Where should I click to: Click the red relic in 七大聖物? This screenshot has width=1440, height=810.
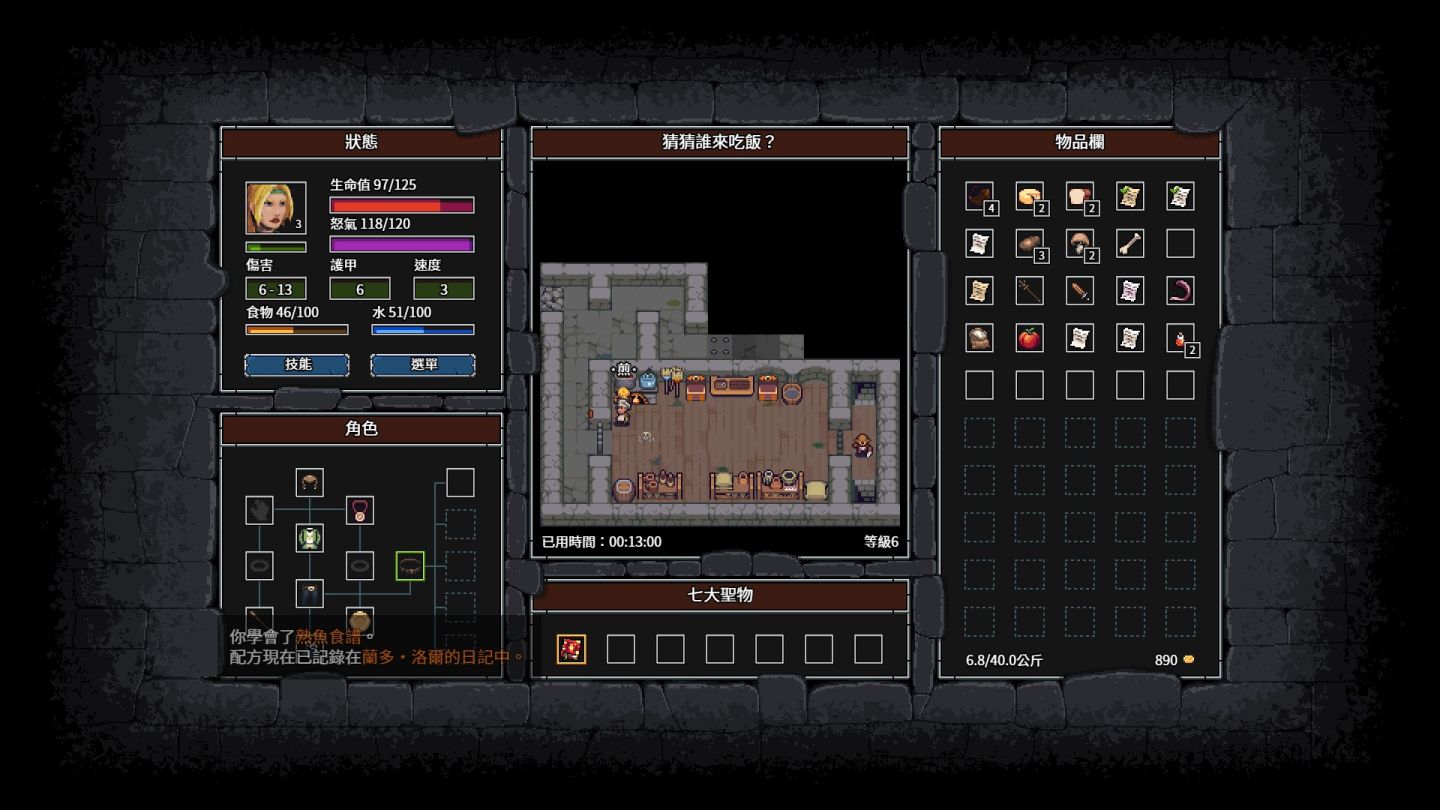click(571, 649)
